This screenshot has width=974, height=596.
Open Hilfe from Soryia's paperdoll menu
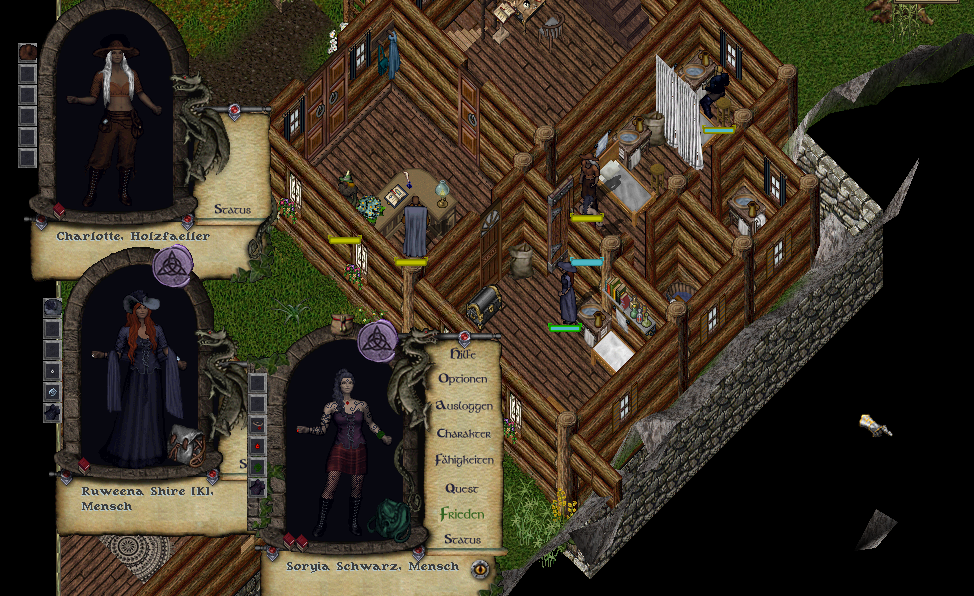coord(461,353)
